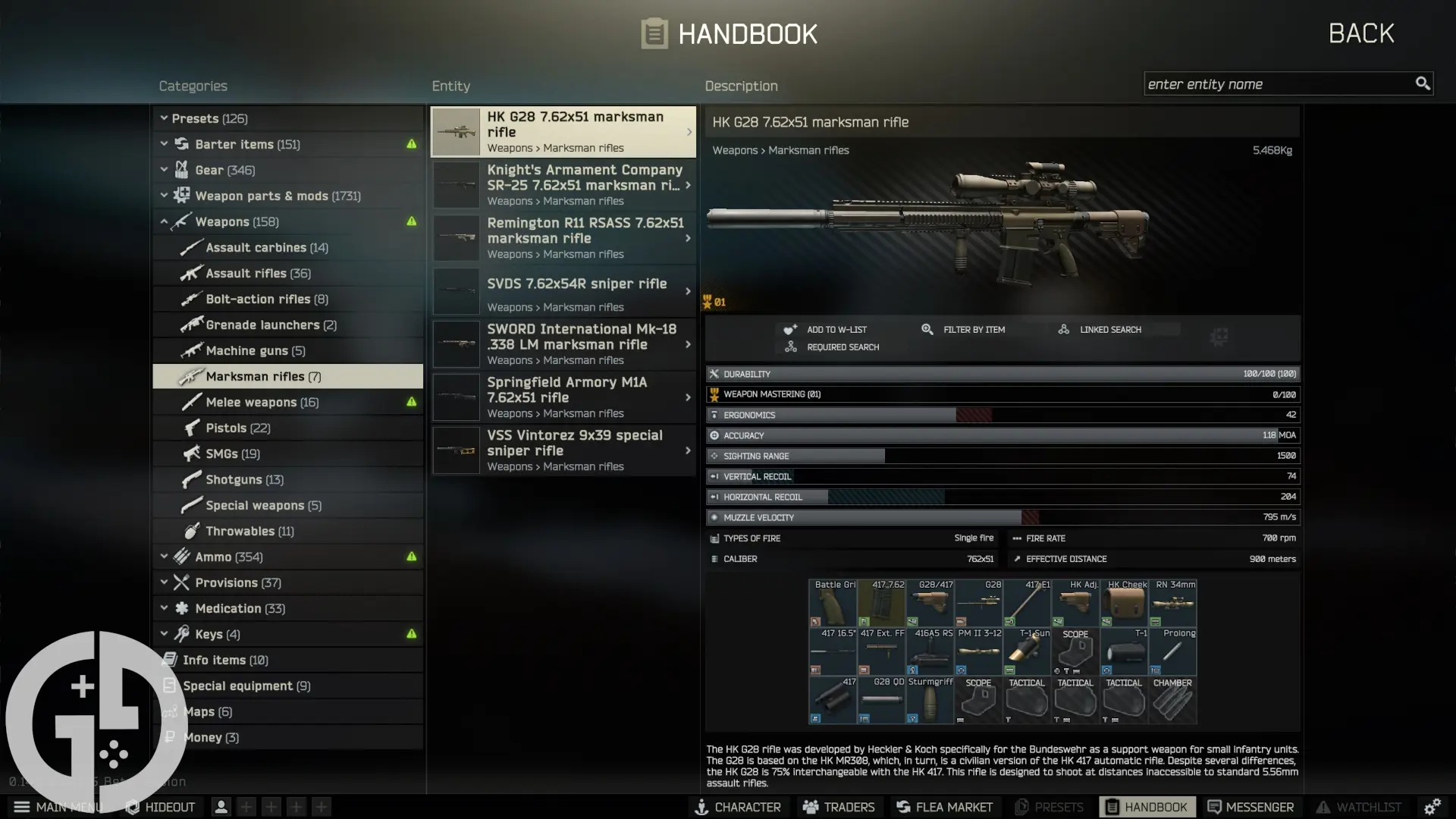Screen dimensions: 1456x819
Task: Expand the Ammo category
Action: (x=164, y=557)
